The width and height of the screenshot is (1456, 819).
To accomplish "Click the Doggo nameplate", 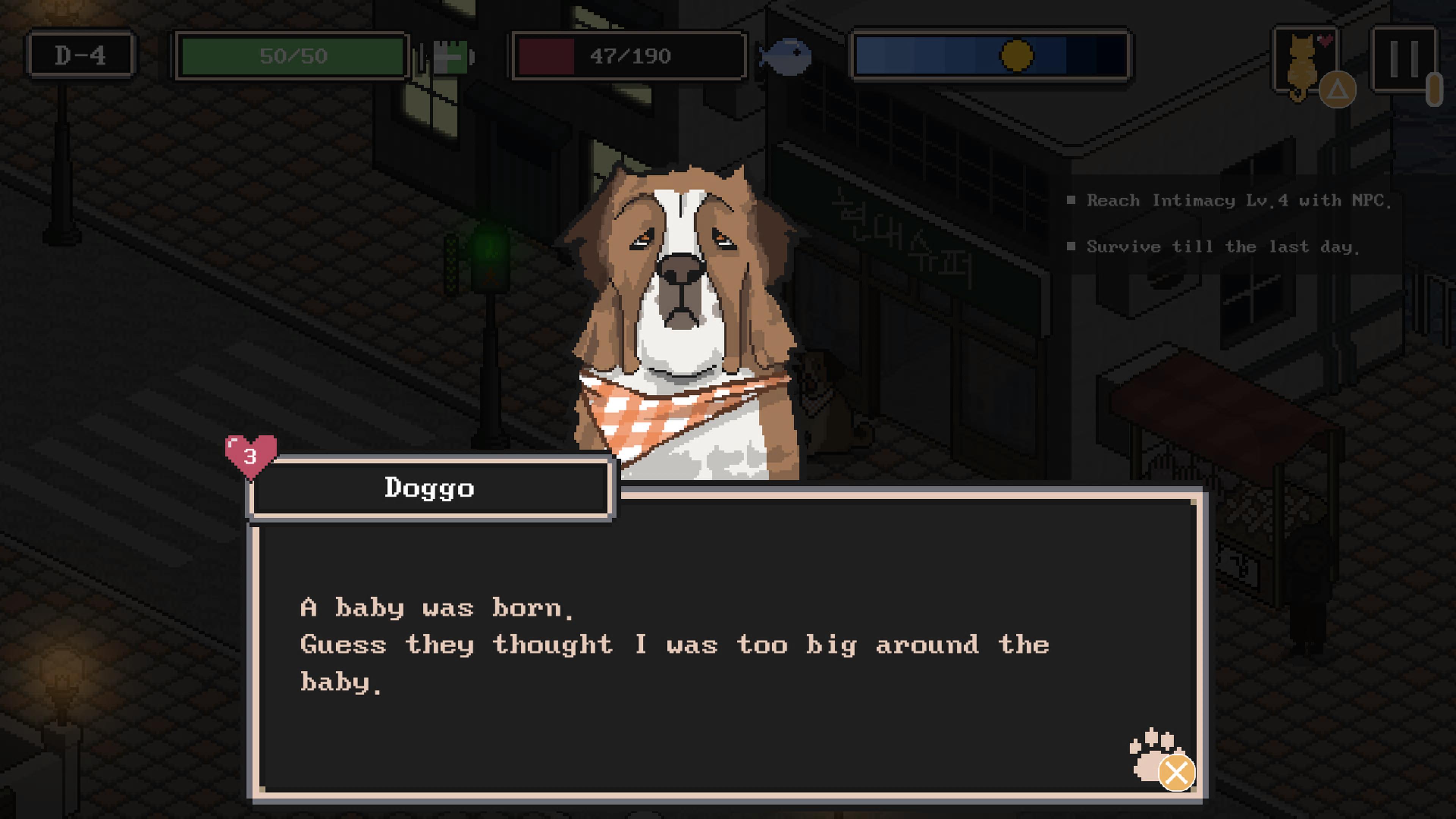I will 430,488.
